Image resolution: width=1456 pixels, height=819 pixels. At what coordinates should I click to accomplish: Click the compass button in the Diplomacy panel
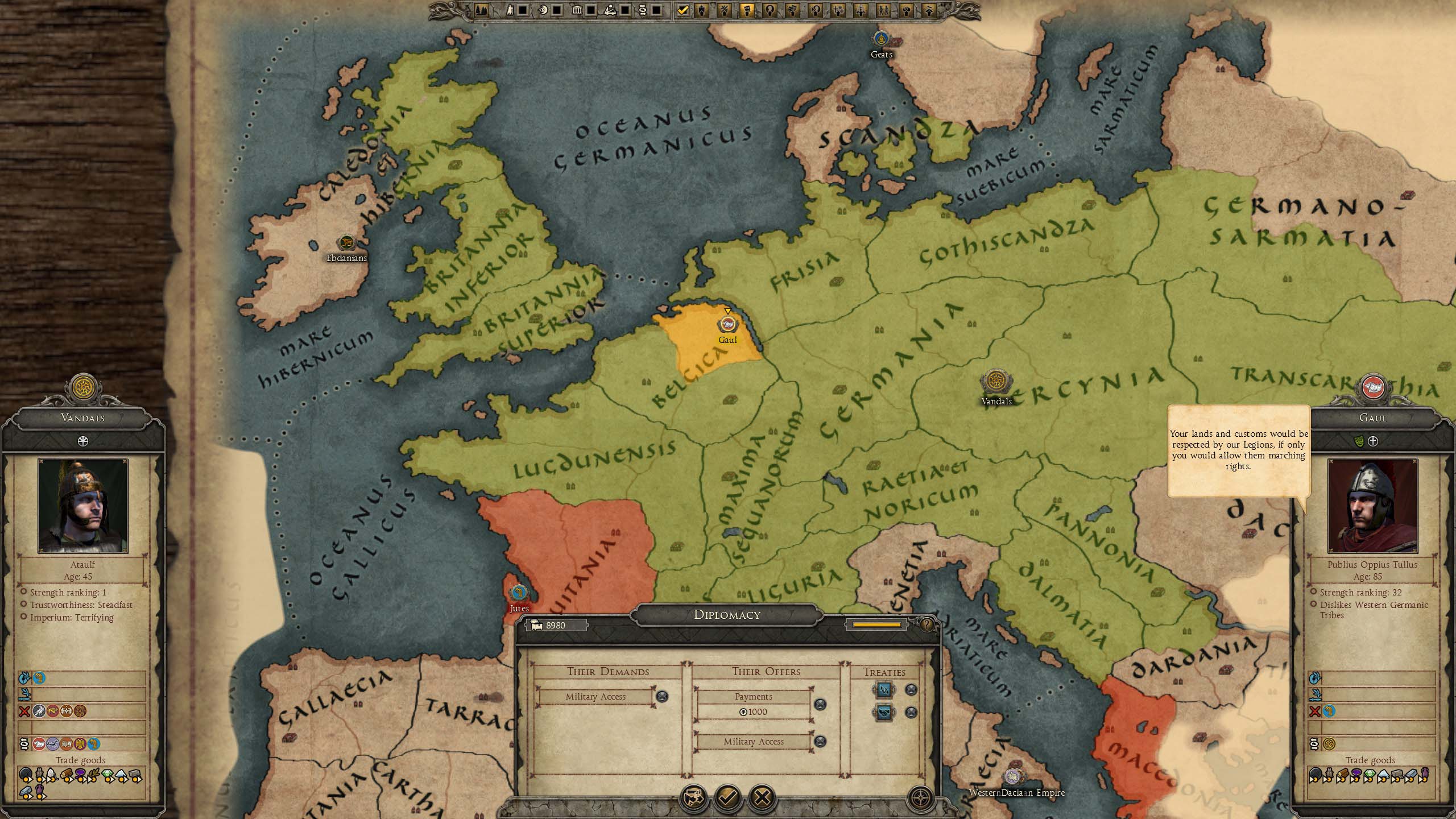click(x=921, y=798)
